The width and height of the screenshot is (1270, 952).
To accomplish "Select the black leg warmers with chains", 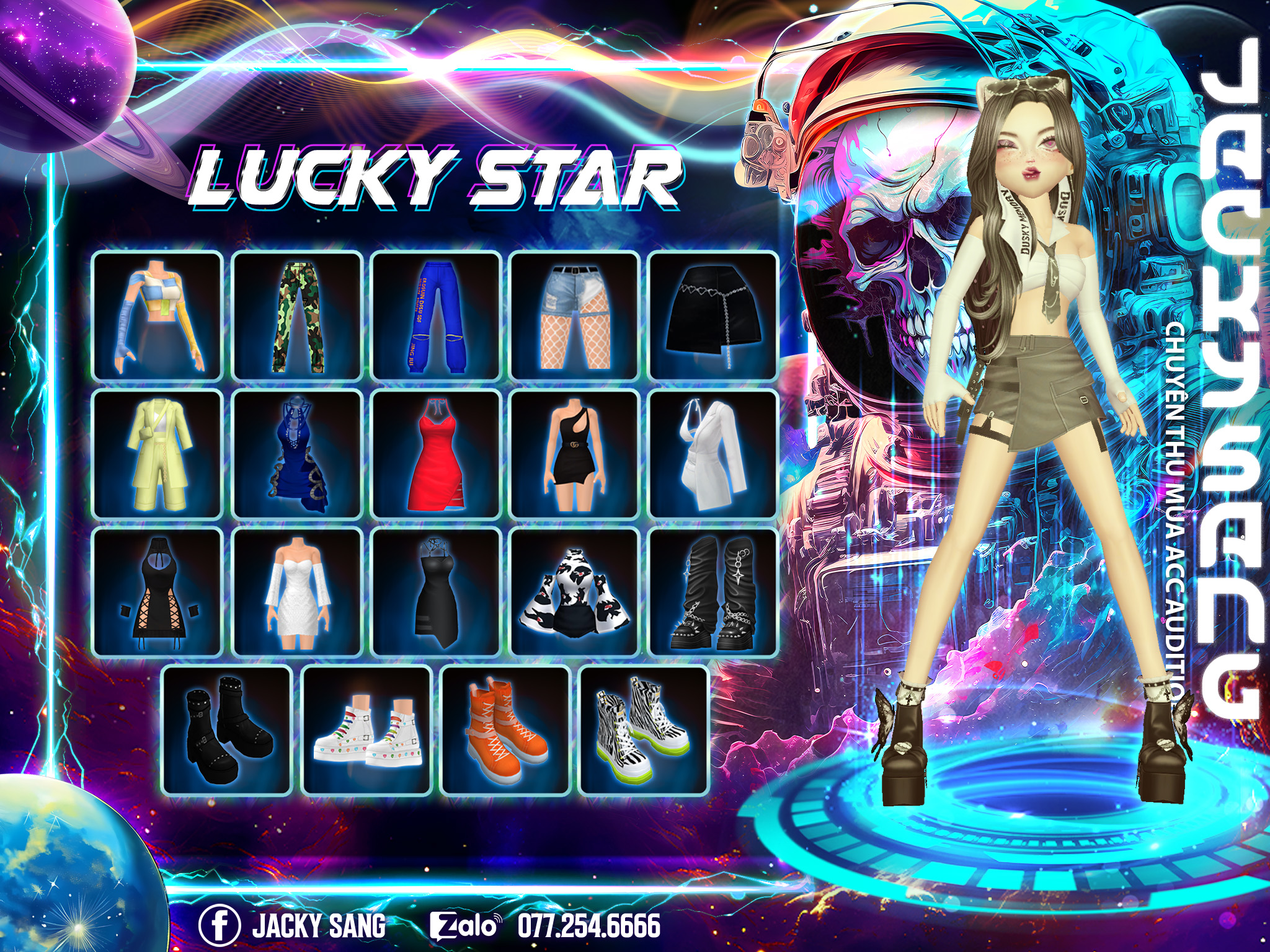I will 713,593.
